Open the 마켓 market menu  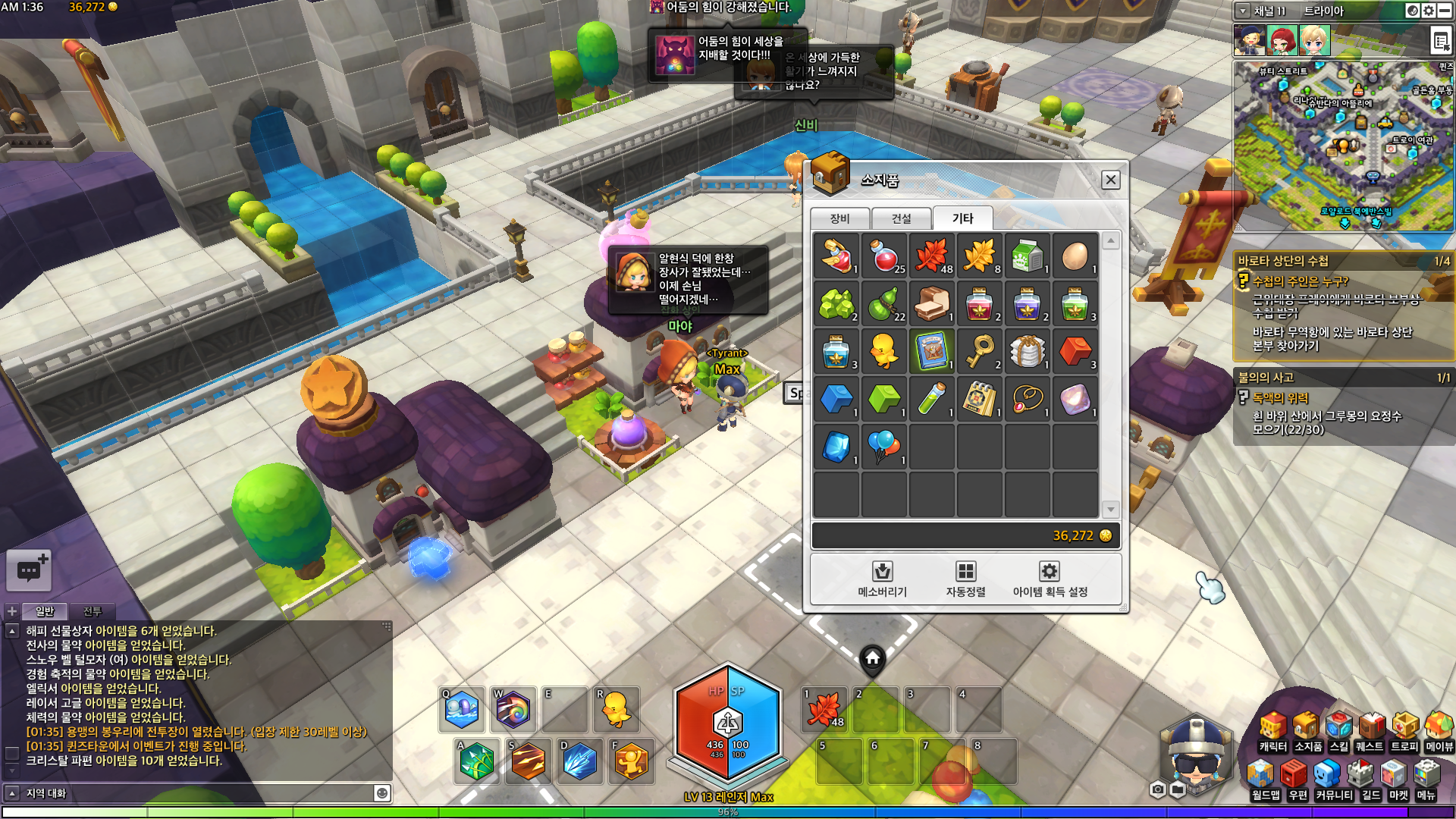[x=1398, y=781]
